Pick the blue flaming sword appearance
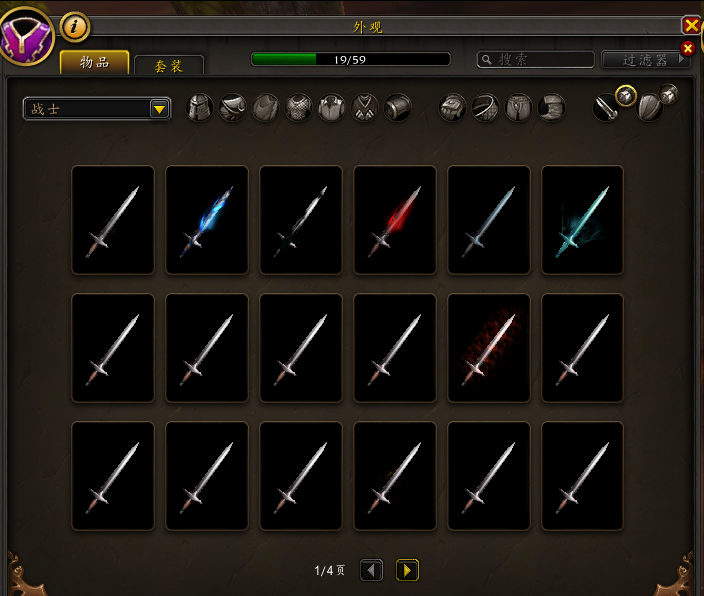This screenshot has width=704, height=596. pyautogui.click(x=207, y=220)
